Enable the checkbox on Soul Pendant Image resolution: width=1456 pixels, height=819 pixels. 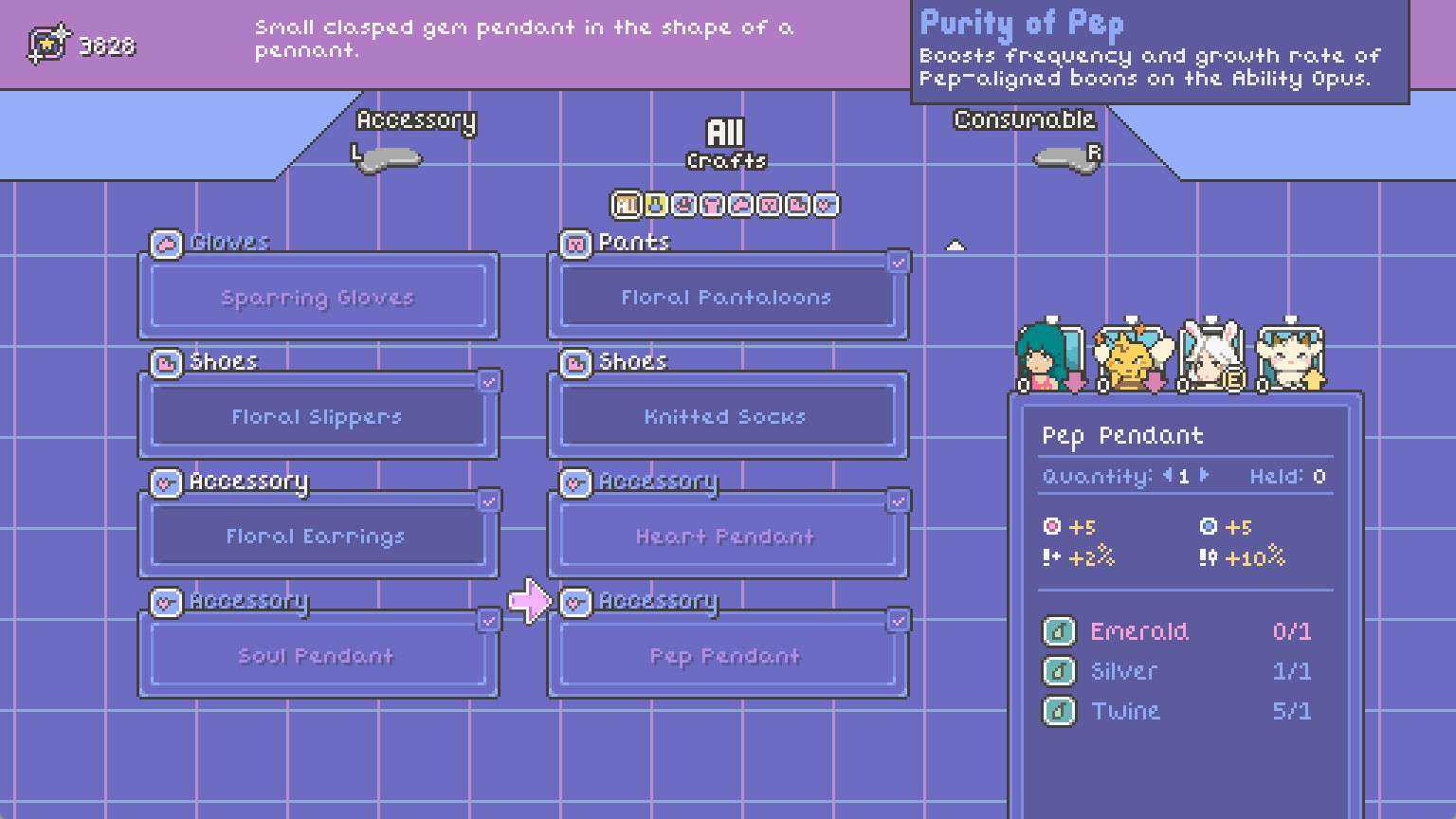pyautogui.click(x=489, y=621)
